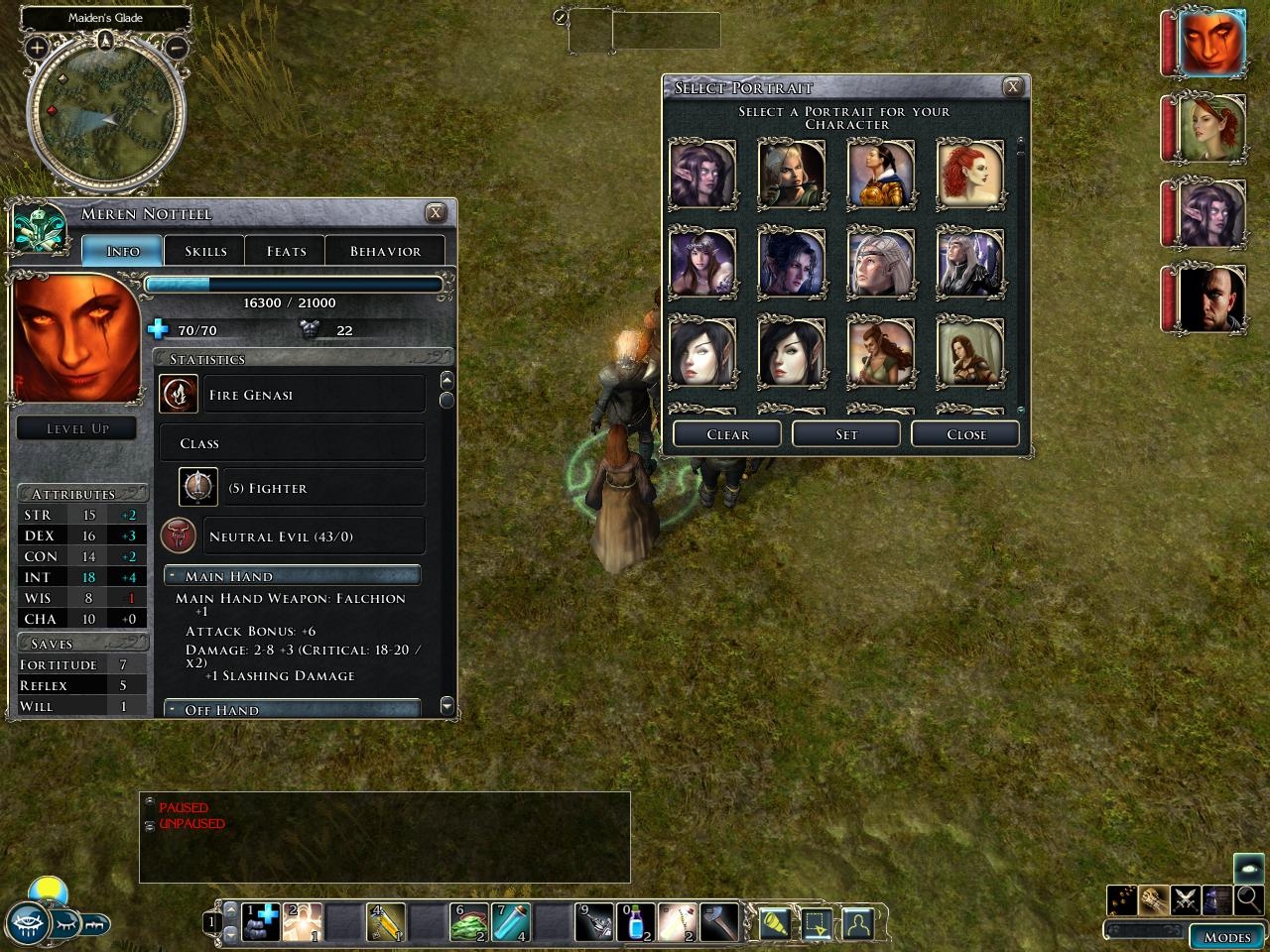
Task: Show the Behavior tab
Action: (x=385, y=251)
